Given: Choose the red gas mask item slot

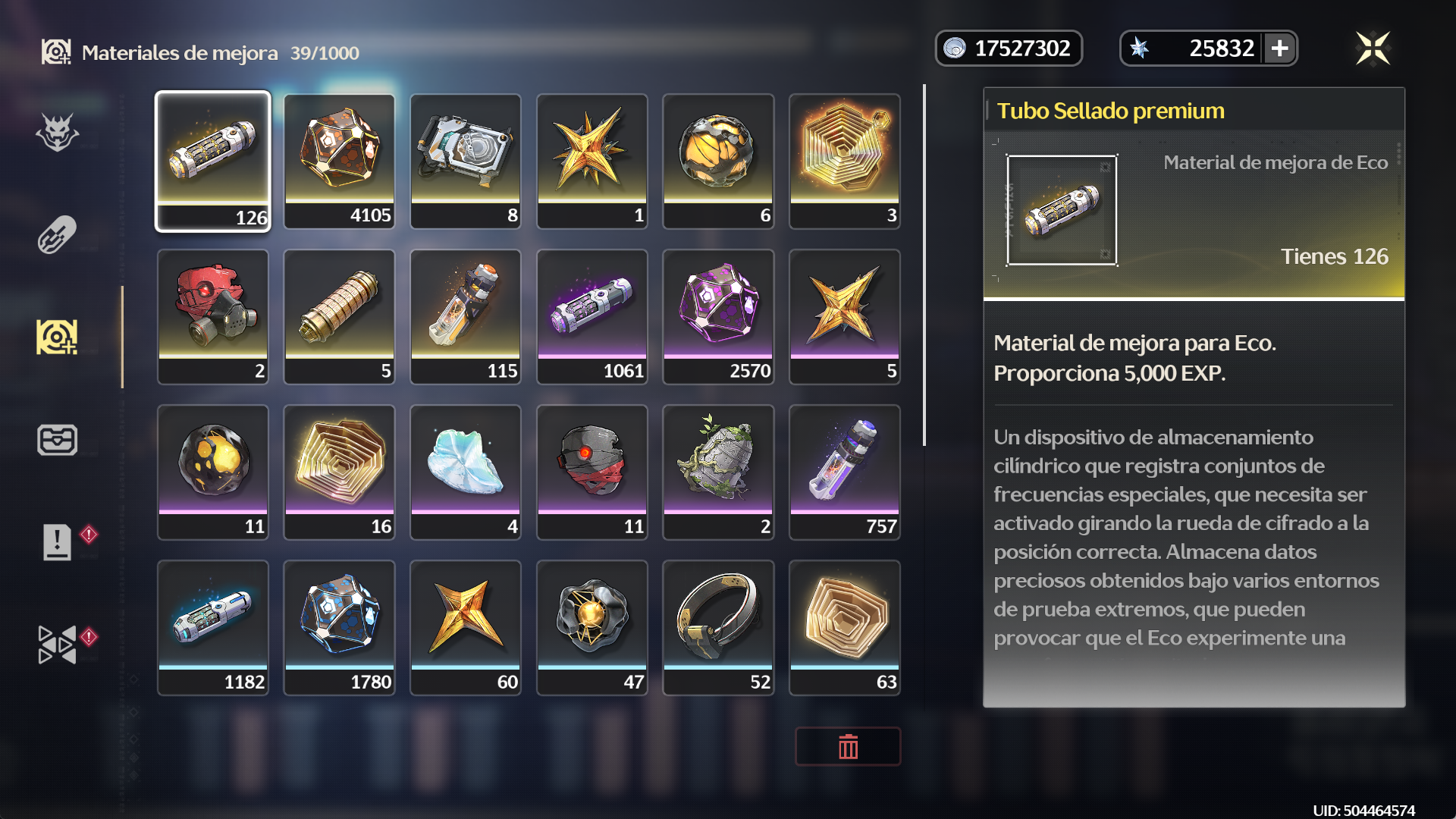Looking at the screenshot, I should [213, 316].
